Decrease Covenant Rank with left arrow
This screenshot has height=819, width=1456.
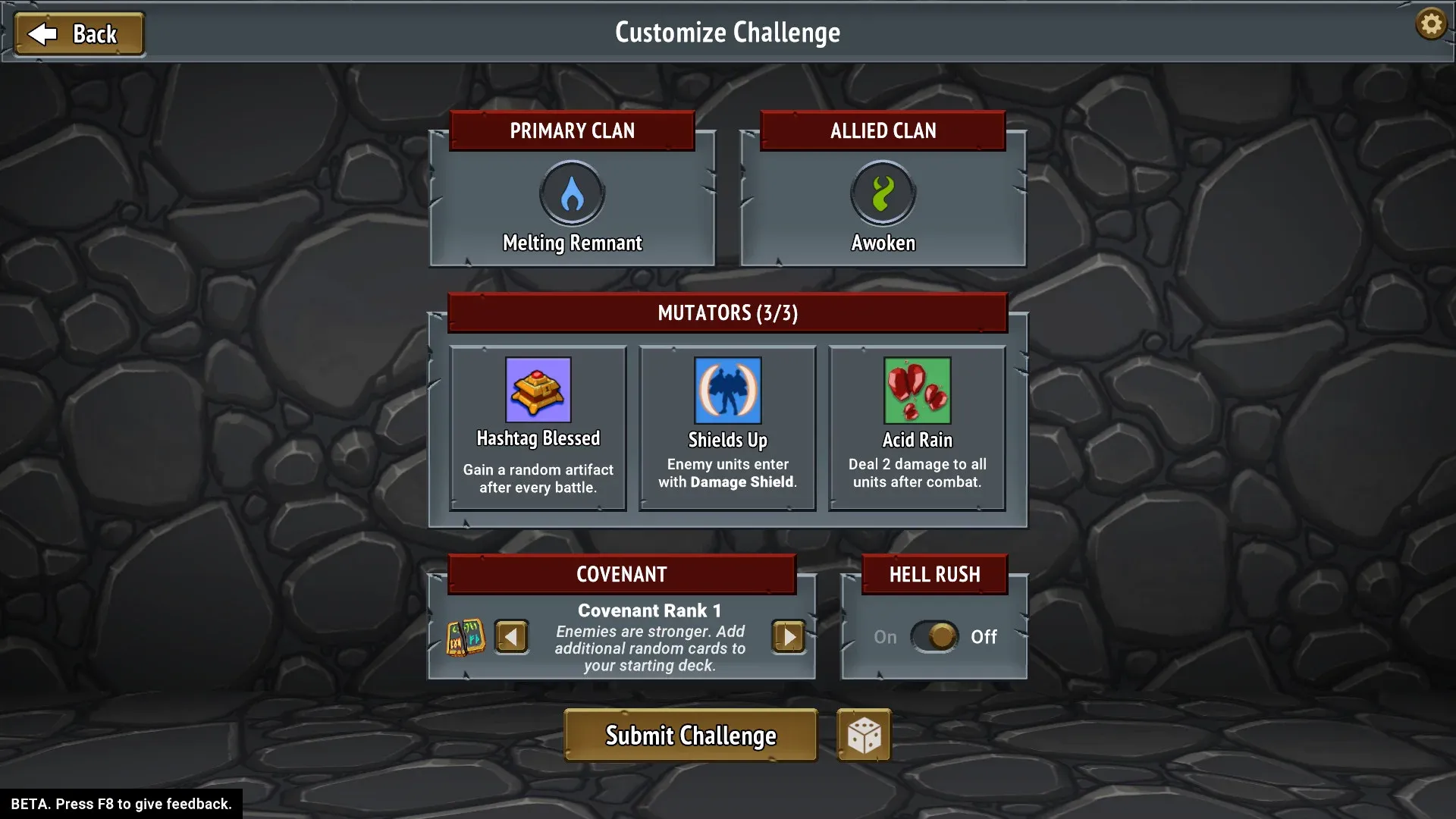tap(511, 637)
